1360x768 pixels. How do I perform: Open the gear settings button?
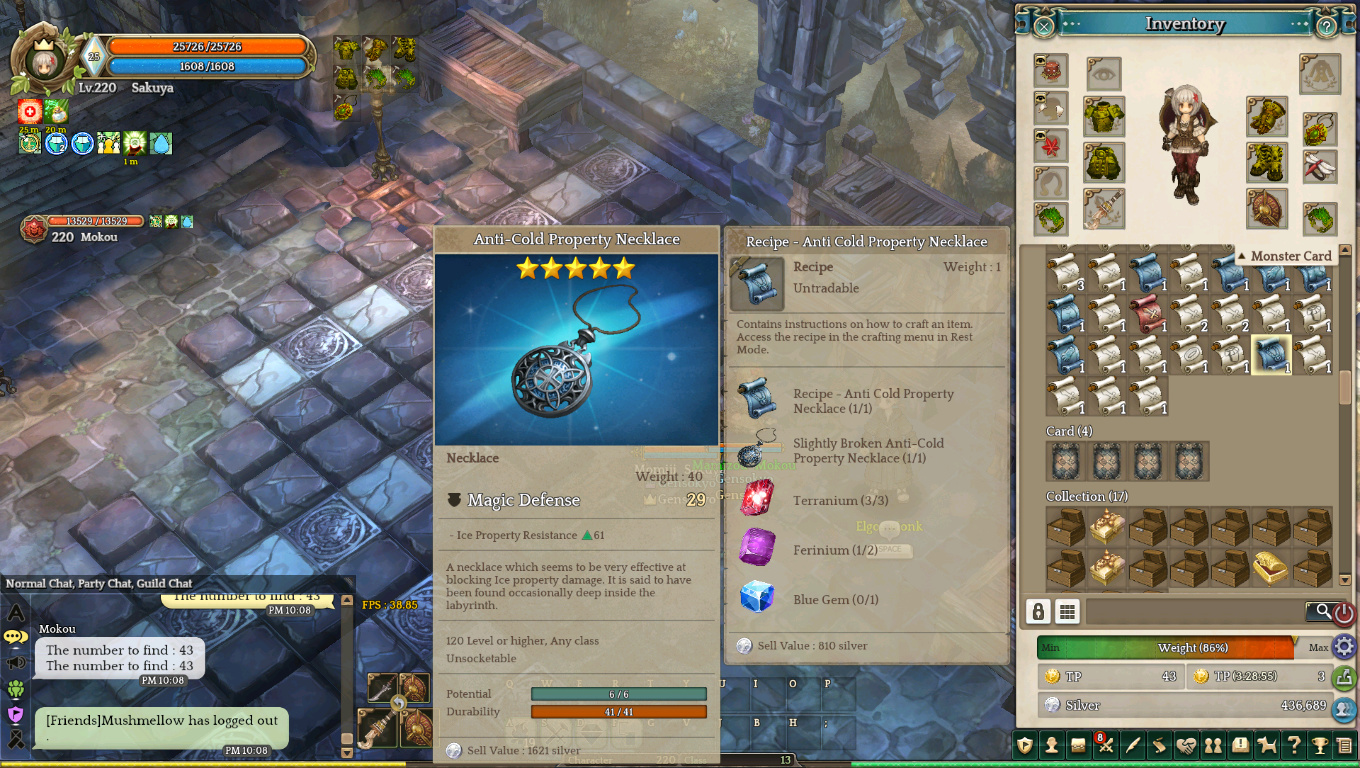click(x=1344, y=645)
